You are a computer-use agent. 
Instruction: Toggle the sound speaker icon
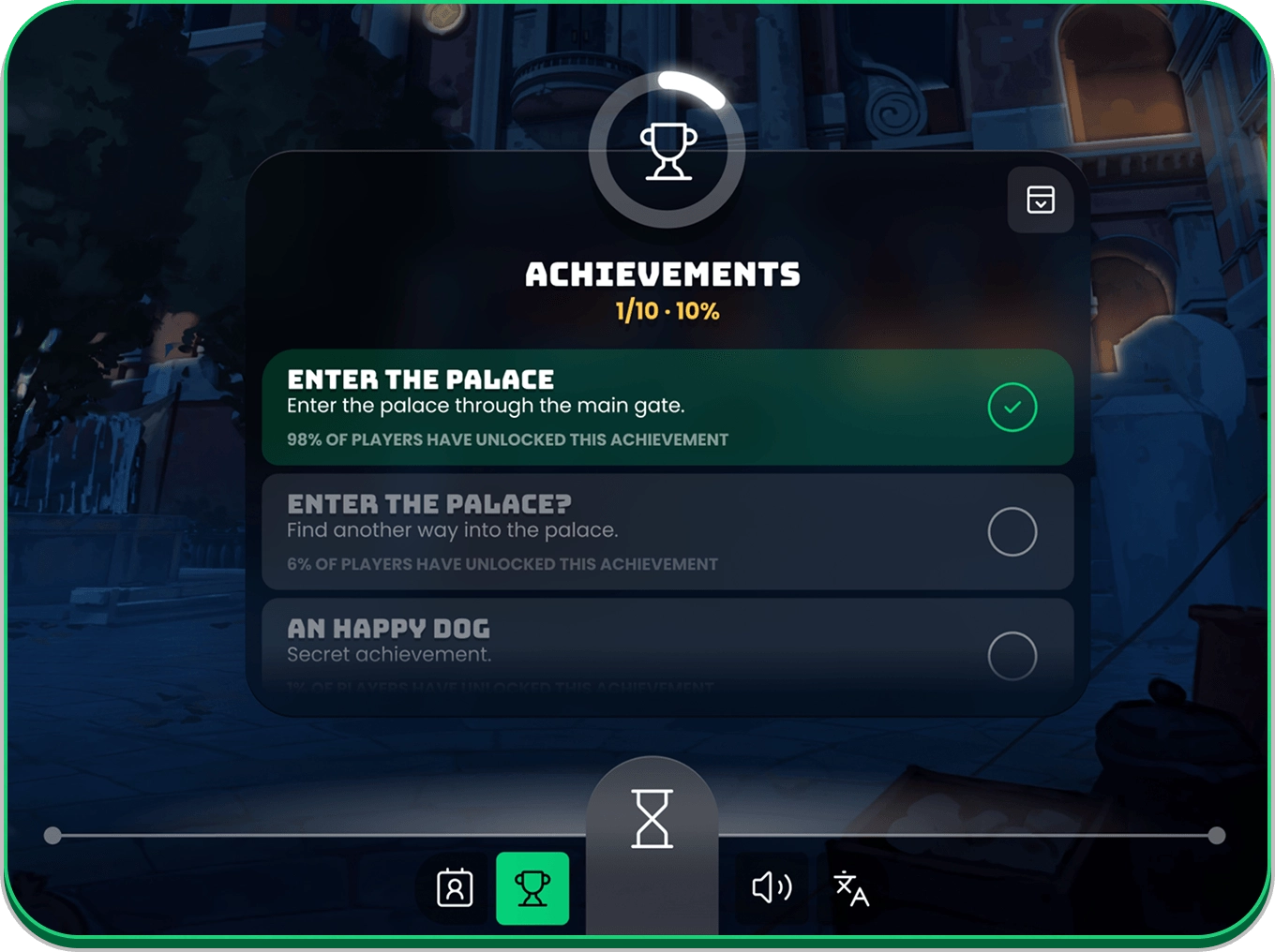click(x=772, y=887)
